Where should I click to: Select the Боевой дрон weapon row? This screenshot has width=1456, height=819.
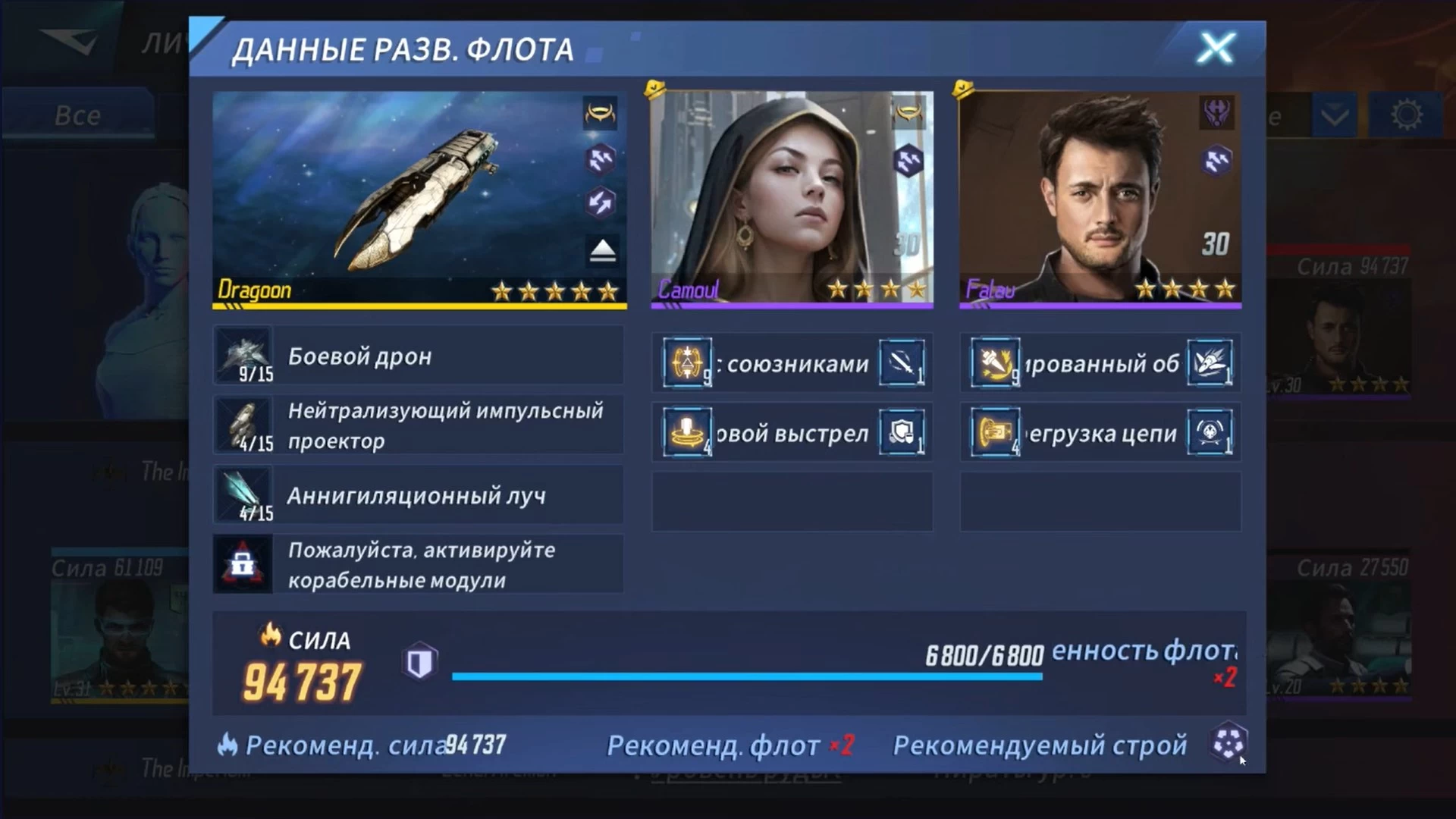(x=419, y=356)
